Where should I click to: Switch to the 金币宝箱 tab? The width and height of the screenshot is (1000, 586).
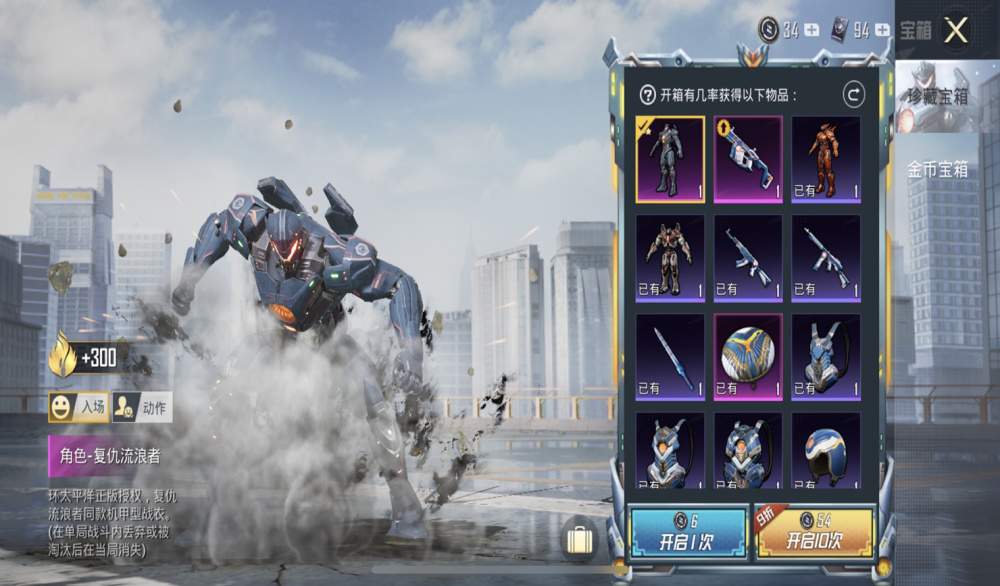tap(937, 169)
